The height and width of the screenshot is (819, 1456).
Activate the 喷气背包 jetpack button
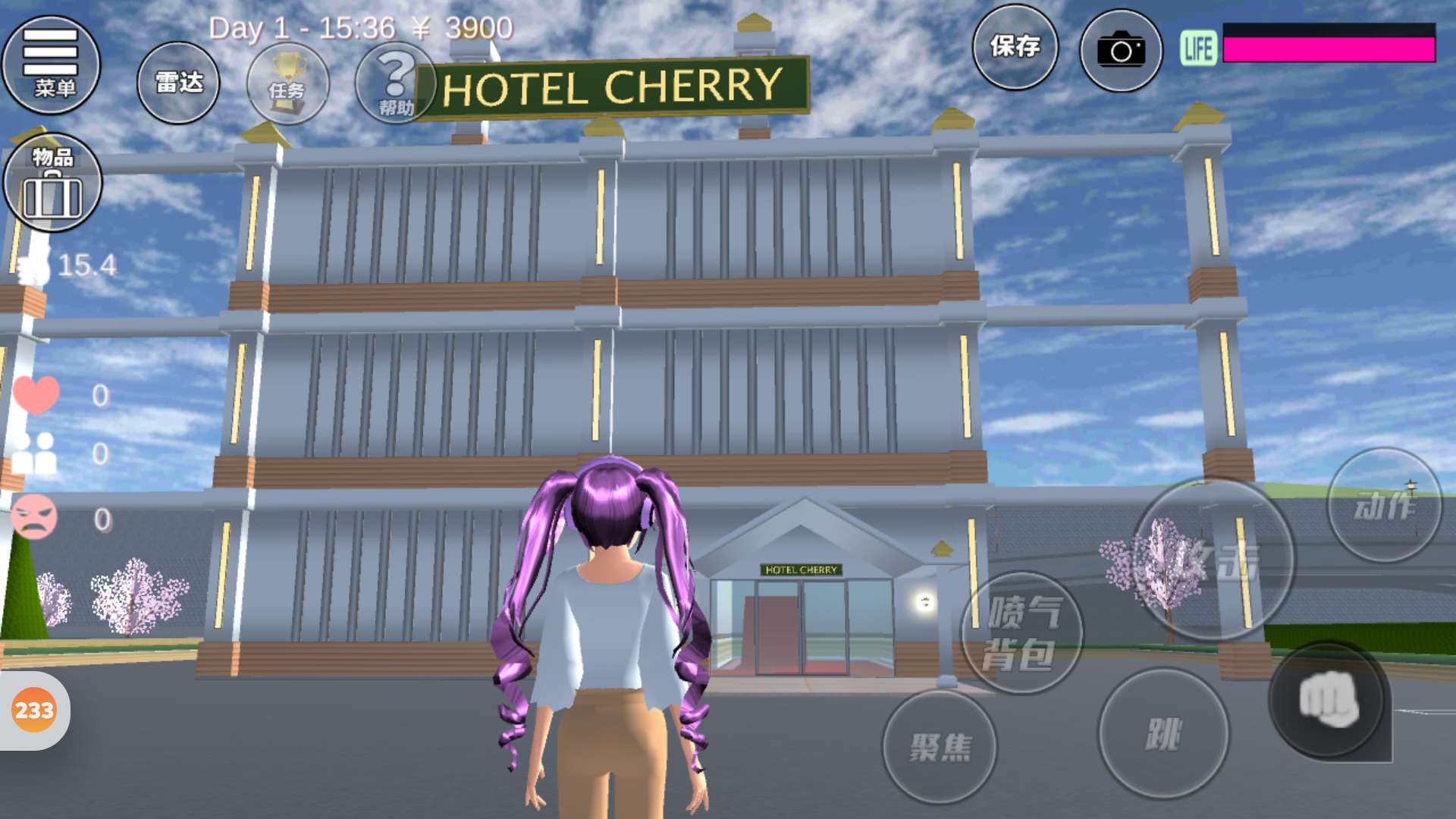(x=1021, y=633)
